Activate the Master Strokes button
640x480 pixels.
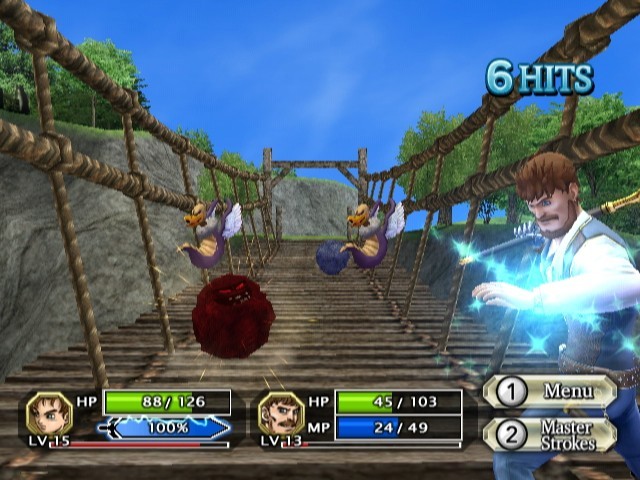tap(551, 436)
